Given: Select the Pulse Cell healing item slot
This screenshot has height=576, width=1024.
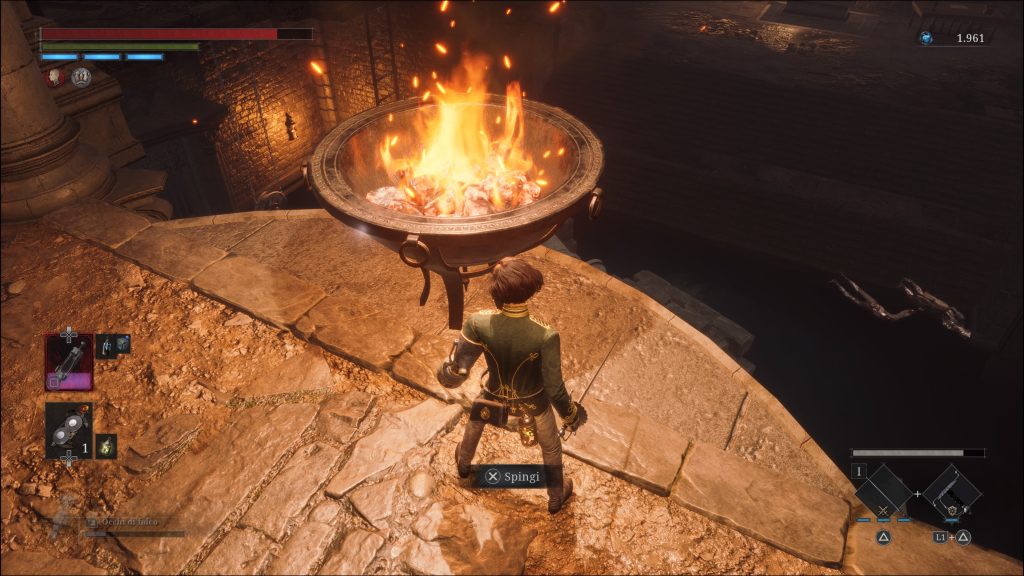Looking at the screenshot, I should pyautogui.click(x=69, y=361).
